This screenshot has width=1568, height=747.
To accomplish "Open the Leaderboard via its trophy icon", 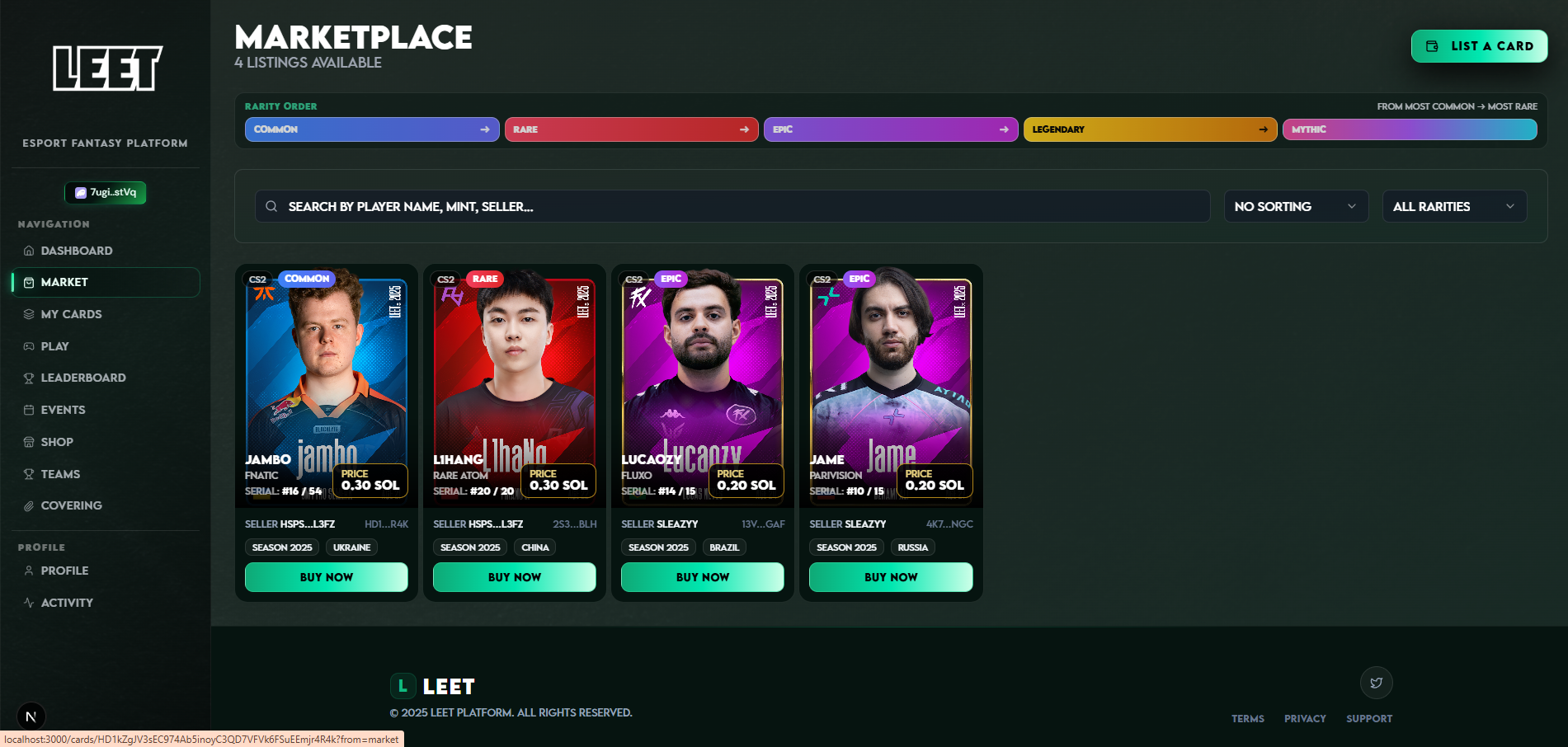I will 29,378.
